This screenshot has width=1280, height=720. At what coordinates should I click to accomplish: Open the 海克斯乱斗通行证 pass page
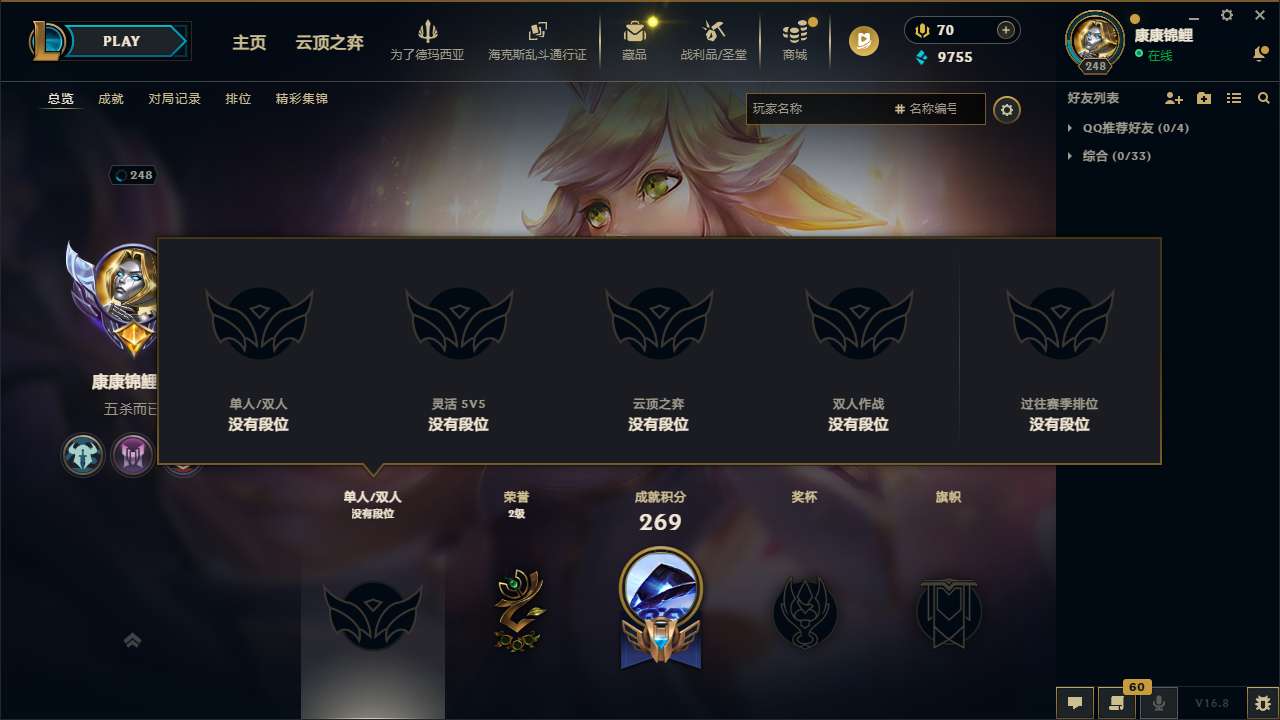coord(539,40)
